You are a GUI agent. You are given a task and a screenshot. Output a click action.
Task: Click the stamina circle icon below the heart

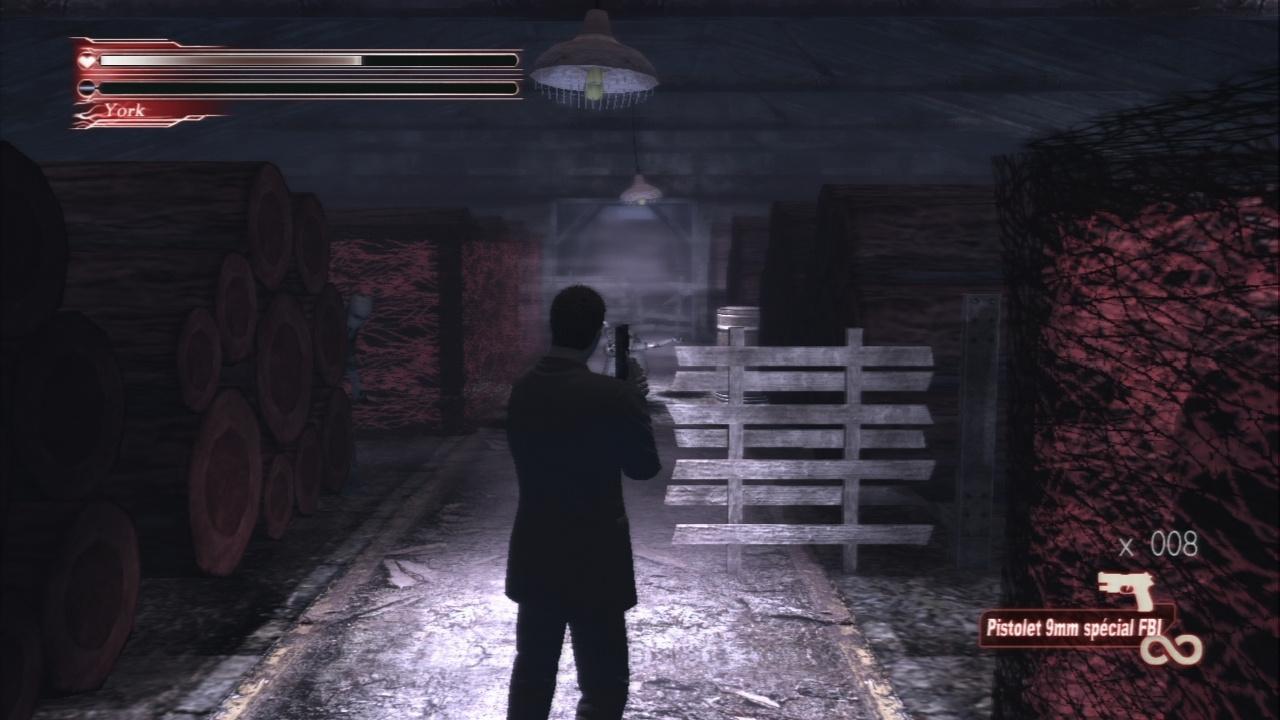(x=88, y=90)
